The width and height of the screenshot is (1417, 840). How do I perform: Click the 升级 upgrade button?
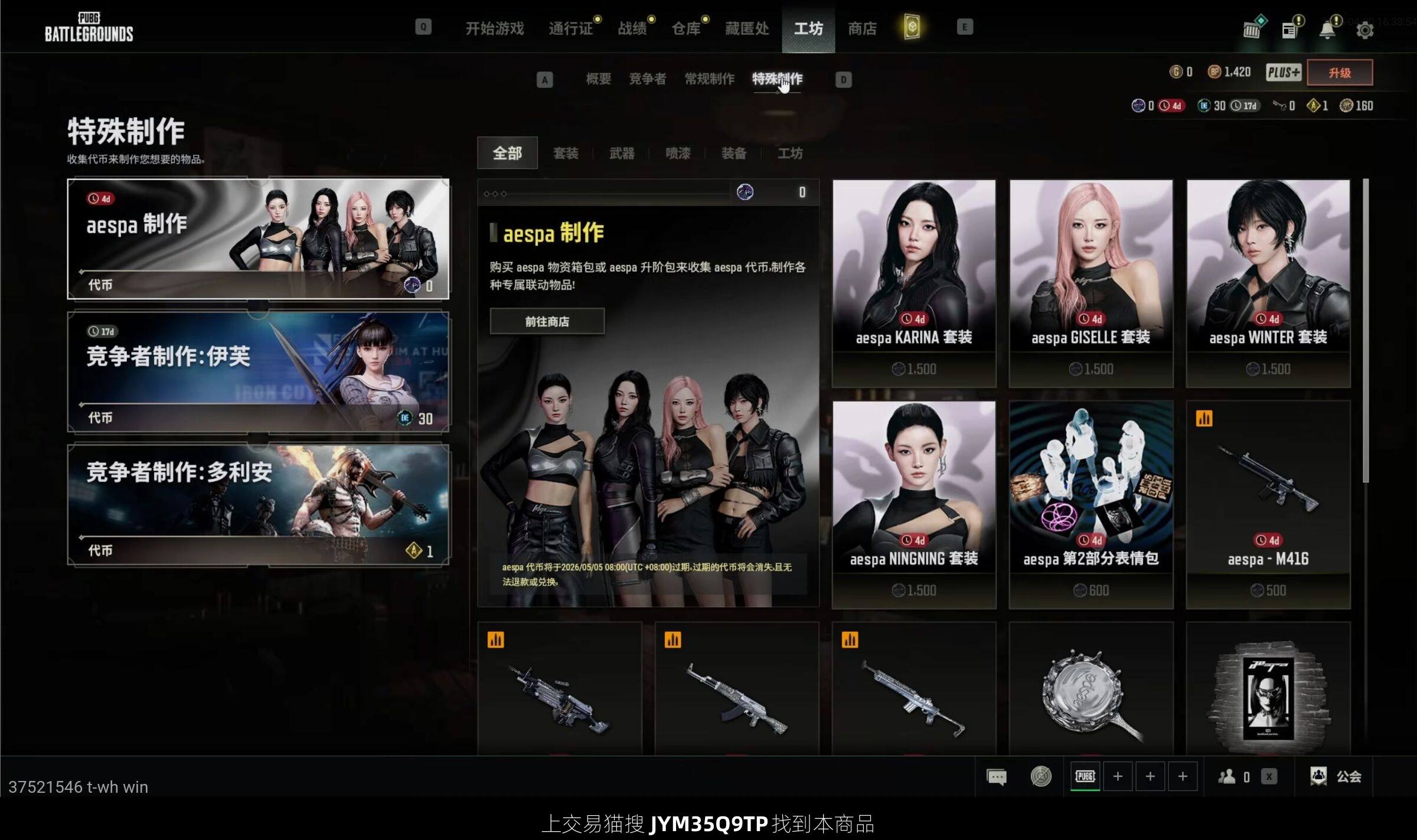(x=1339, y=73)
